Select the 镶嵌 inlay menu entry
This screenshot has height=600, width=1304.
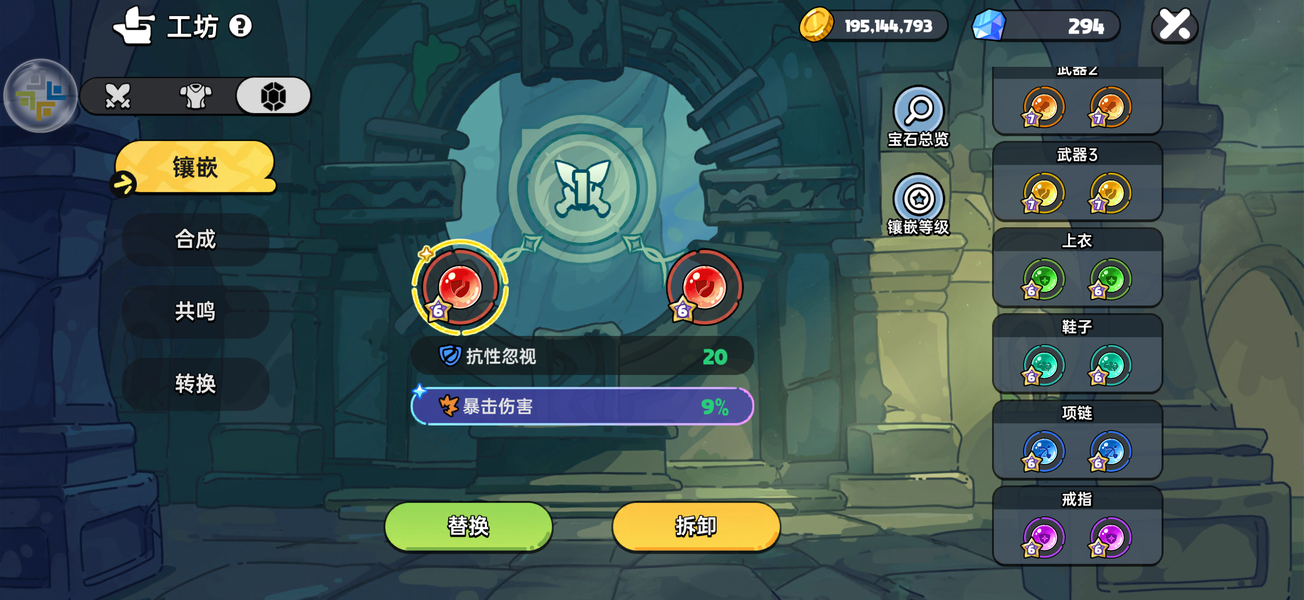pyautogui.click(x=195, y=167)
